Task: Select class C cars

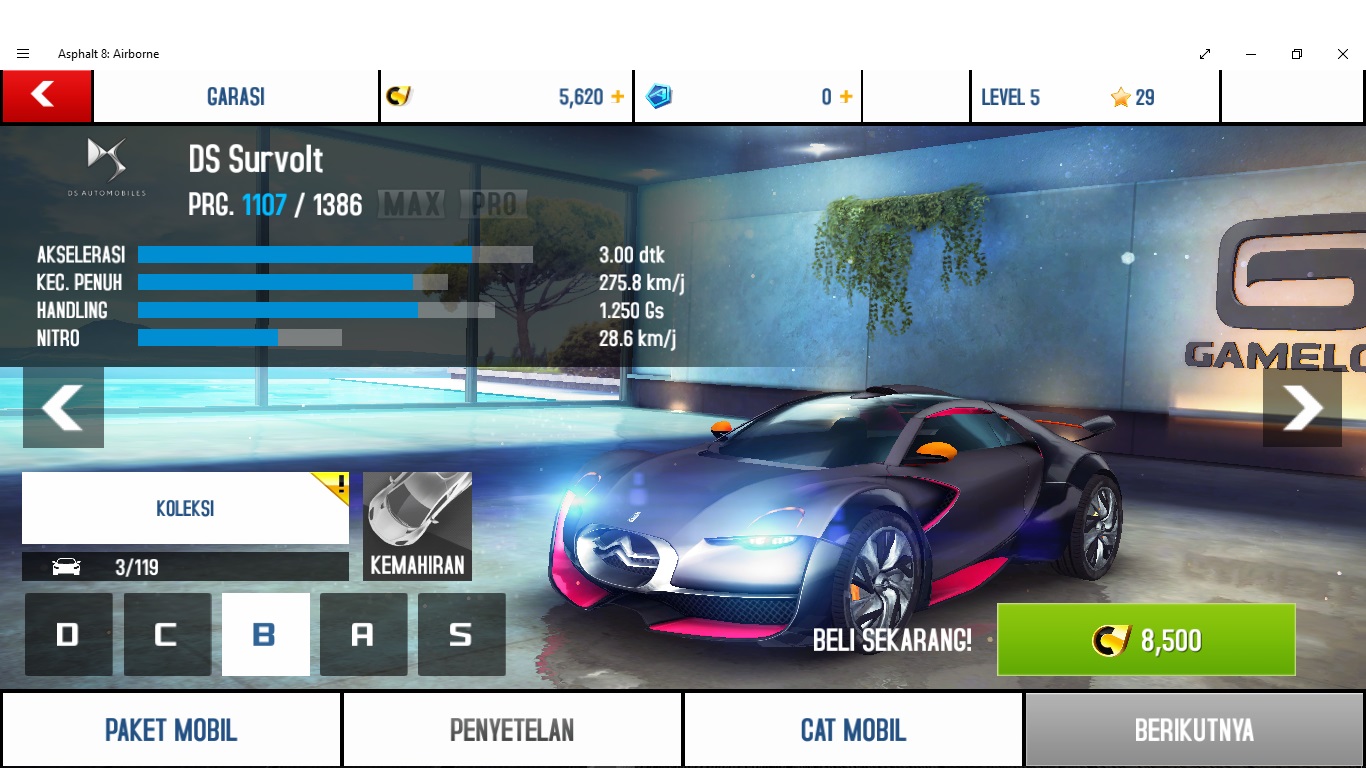Action: point(167,634)
